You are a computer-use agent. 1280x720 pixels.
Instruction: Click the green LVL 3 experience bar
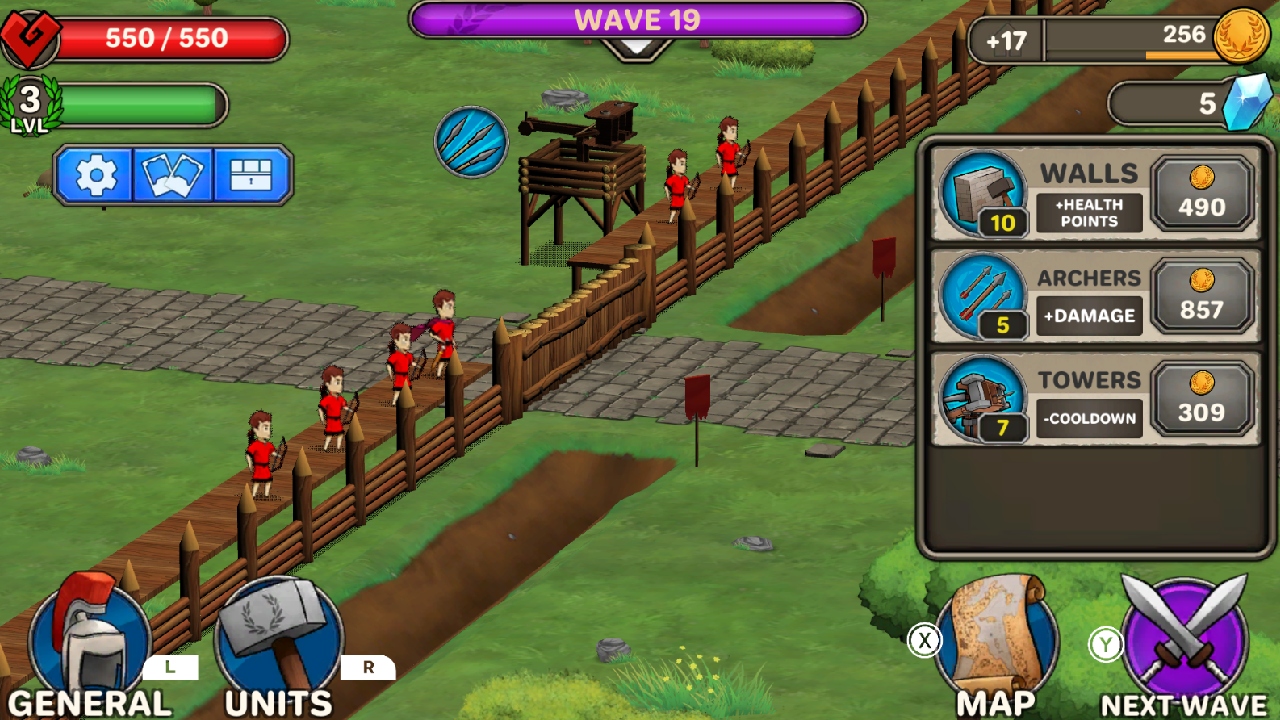click(140, 102)
